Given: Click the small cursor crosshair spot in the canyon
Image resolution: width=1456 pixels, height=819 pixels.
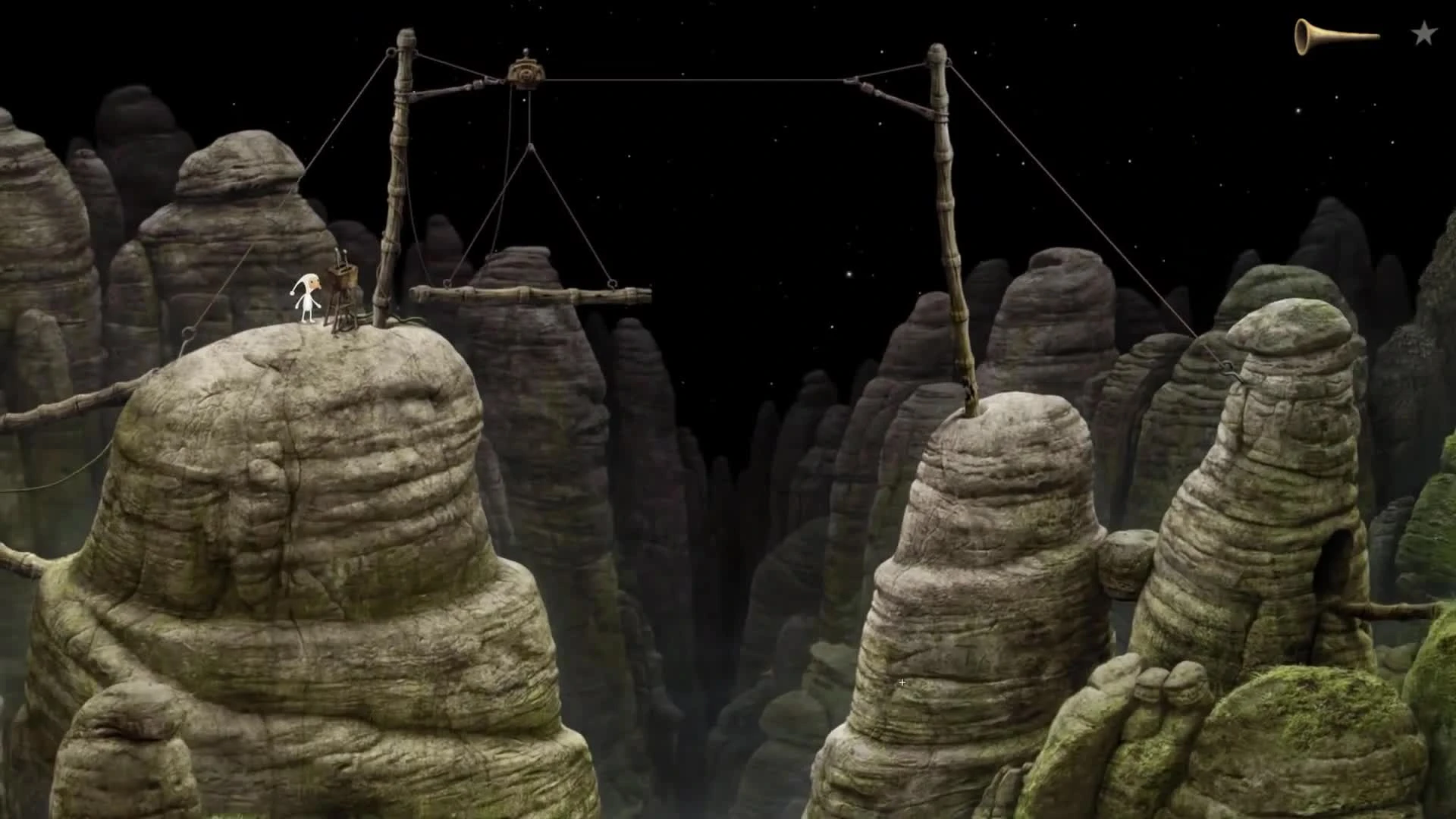Looking at the screenshot, I should click(x=902, y=682).
